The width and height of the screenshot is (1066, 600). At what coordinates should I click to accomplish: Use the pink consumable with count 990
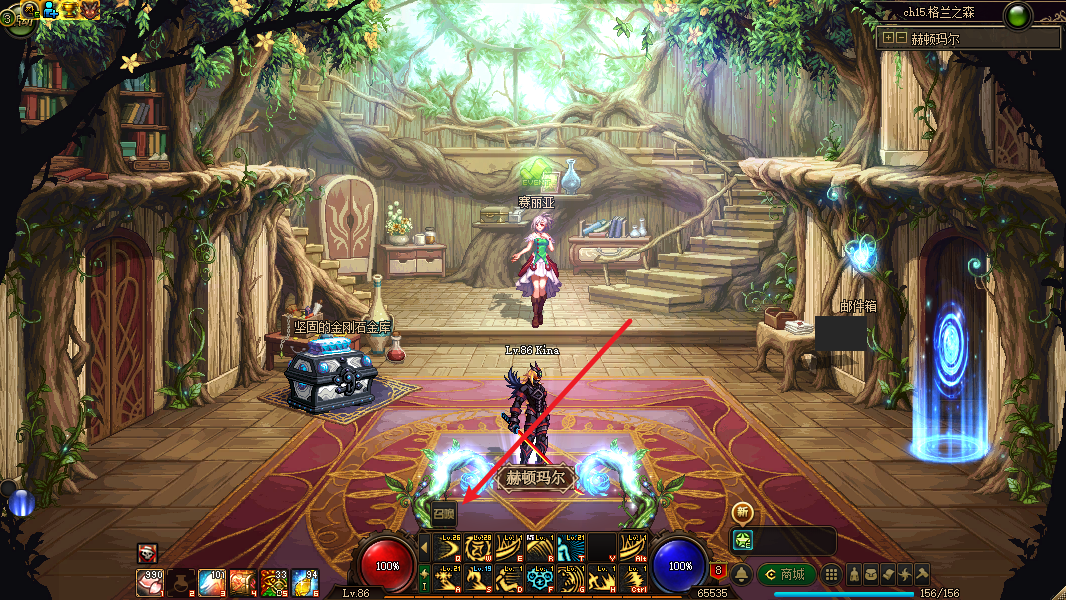(x=150, y=582)
